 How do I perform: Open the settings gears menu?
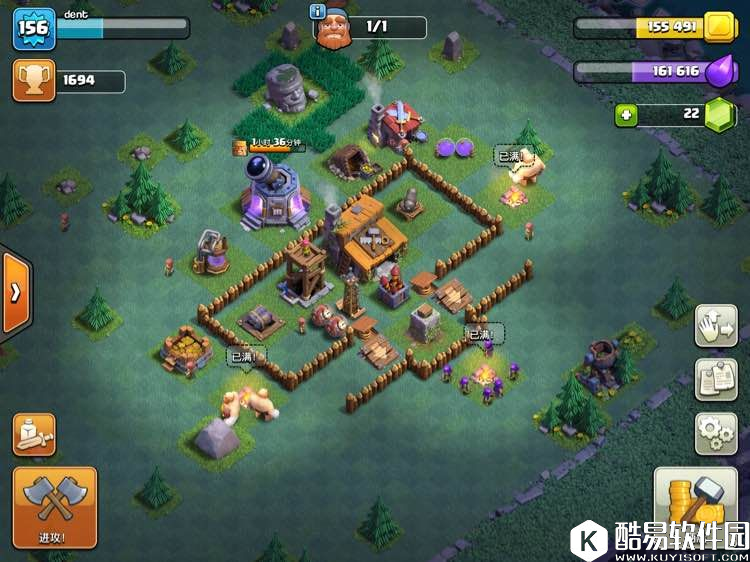pyautogui.click(x=716, y=433)
